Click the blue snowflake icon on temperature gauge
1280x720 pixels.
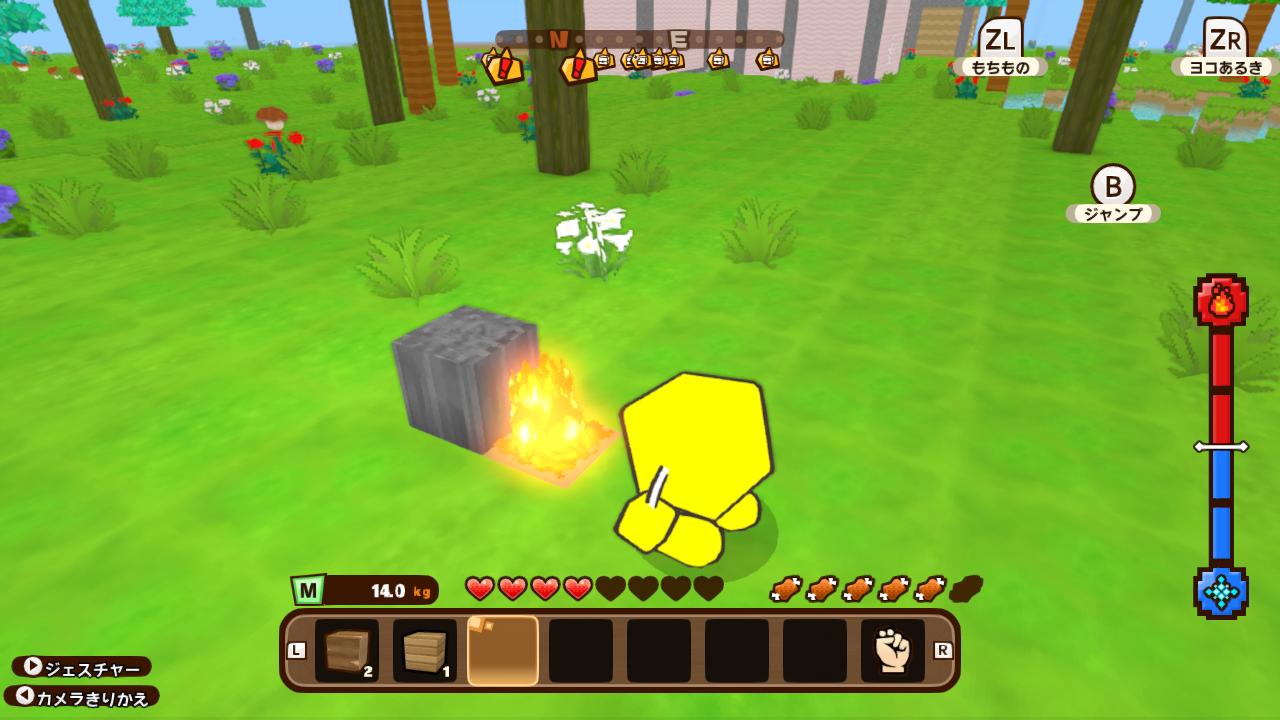1221,592
